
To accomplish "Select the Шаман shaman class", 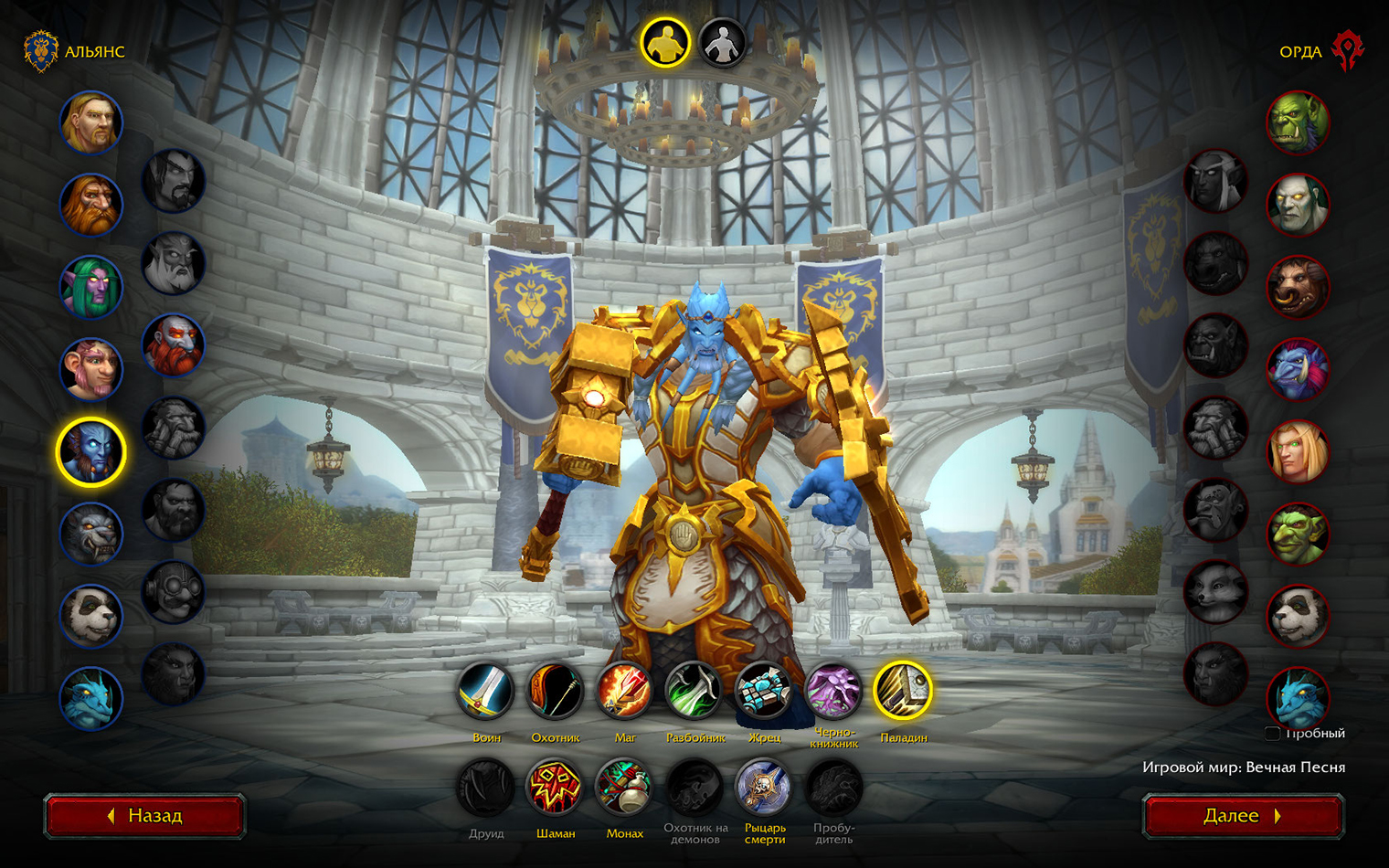I will [x=556, y=788].
